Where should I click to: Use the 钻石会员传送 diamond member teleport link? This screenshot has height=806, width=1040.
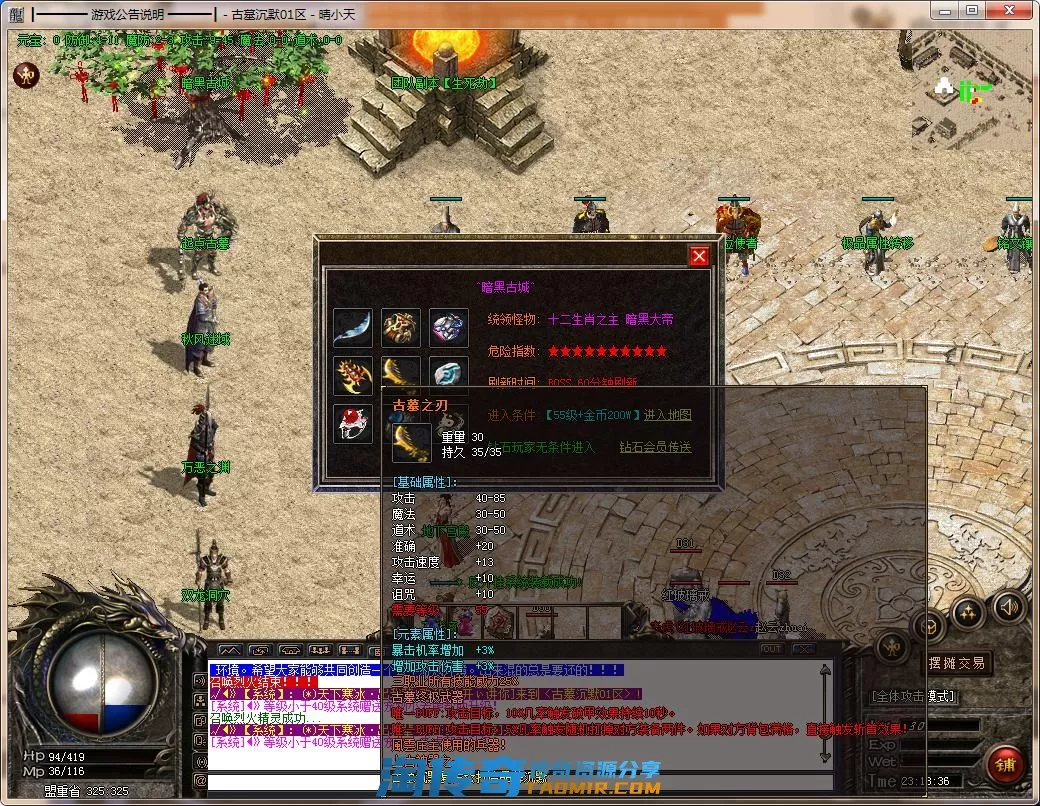tap(655, 447)
